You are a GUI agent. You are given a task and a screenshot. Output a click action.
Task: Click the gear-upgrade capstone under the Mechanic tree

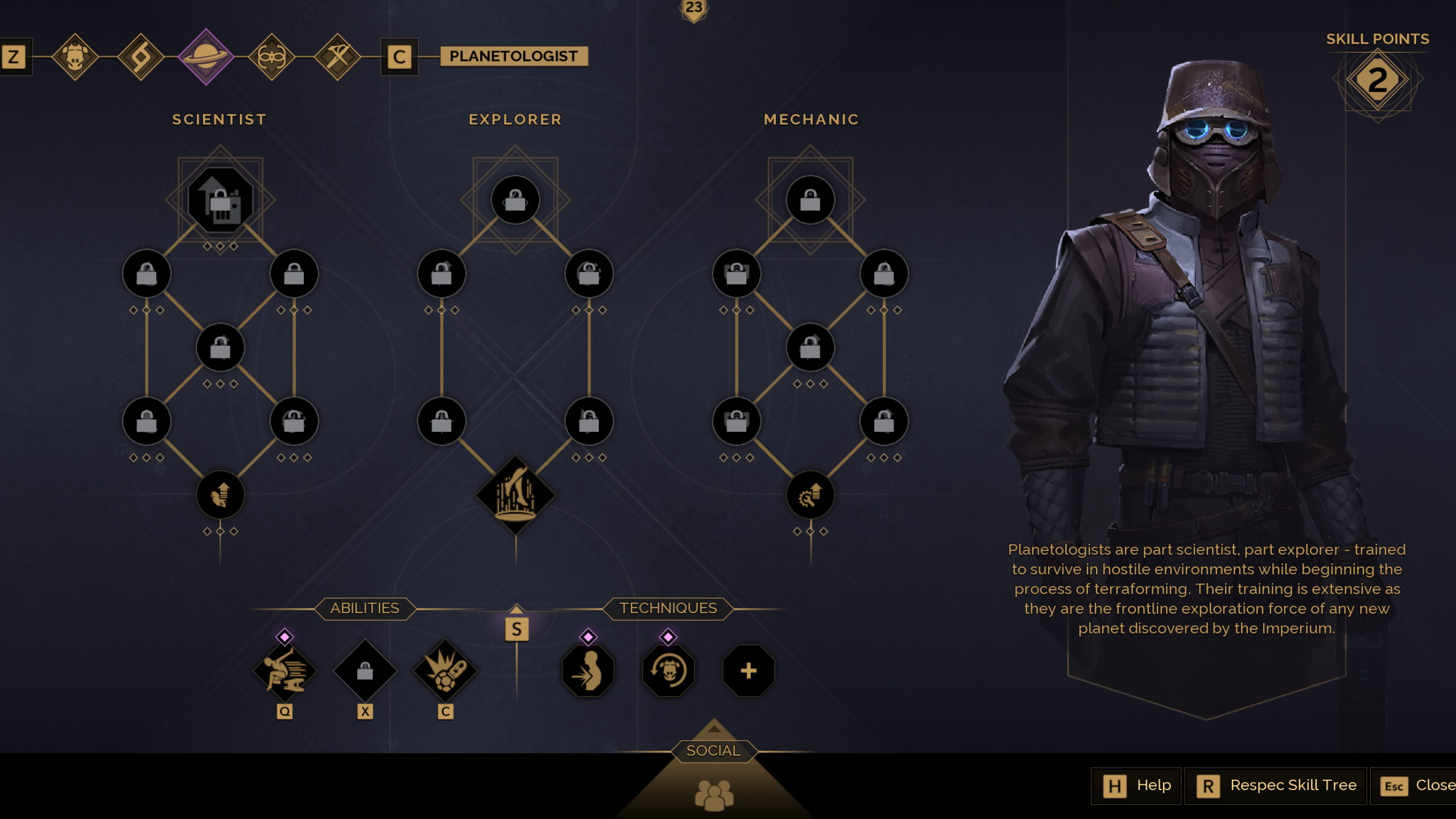pos(810,495)
